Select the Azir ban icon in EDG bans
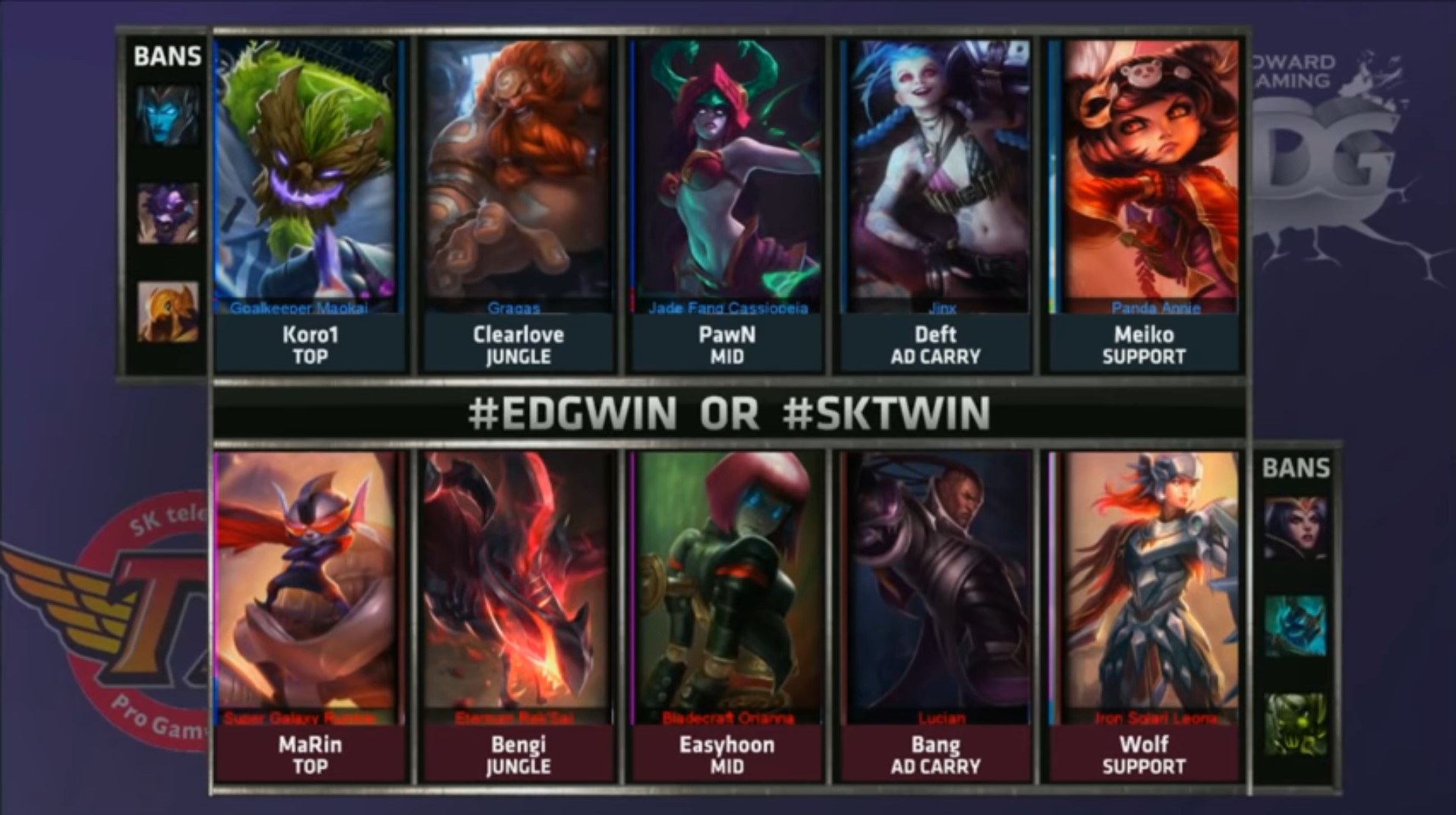 coord(167,310)
